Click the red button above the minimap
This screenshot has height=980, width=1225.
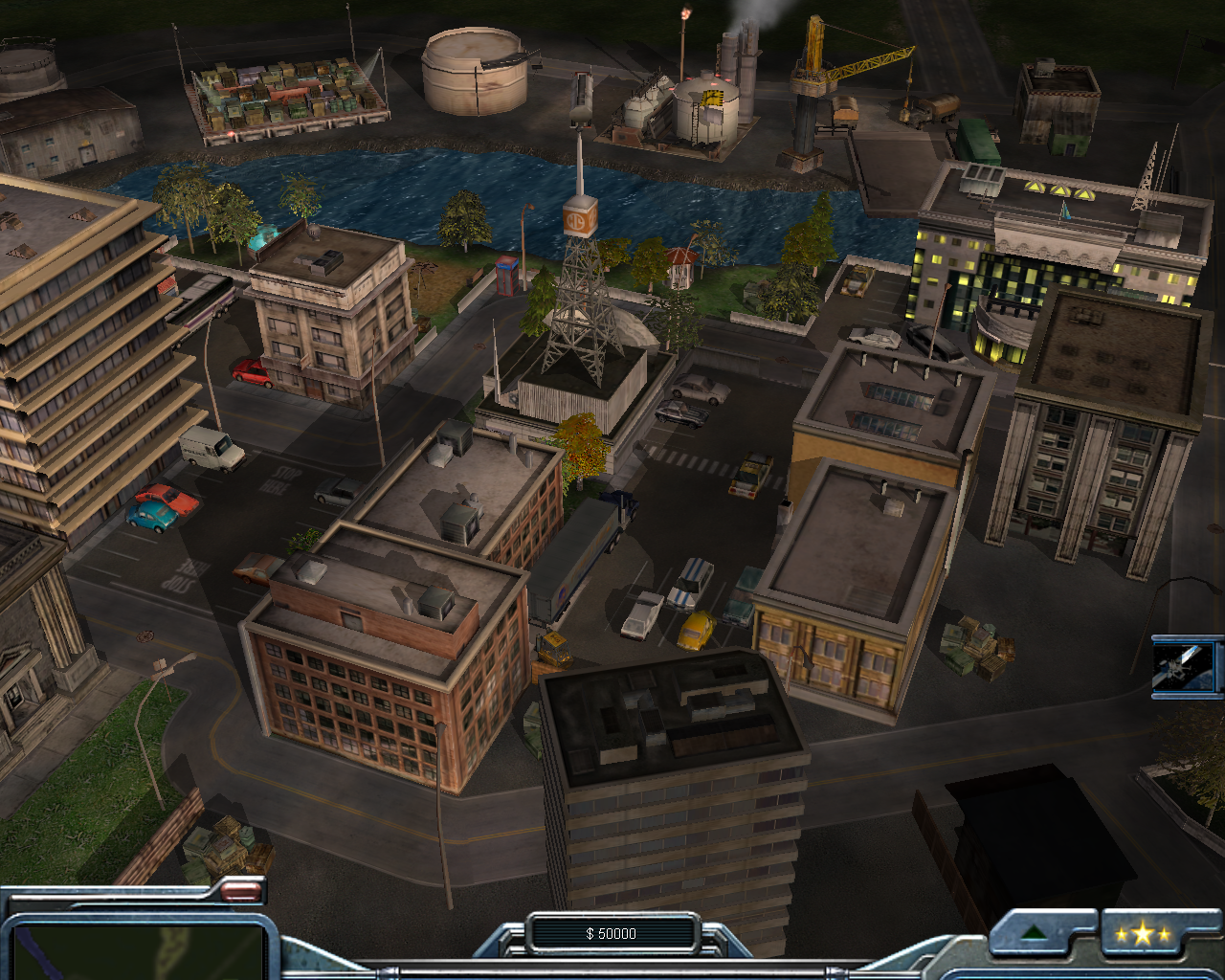[240, 892]
